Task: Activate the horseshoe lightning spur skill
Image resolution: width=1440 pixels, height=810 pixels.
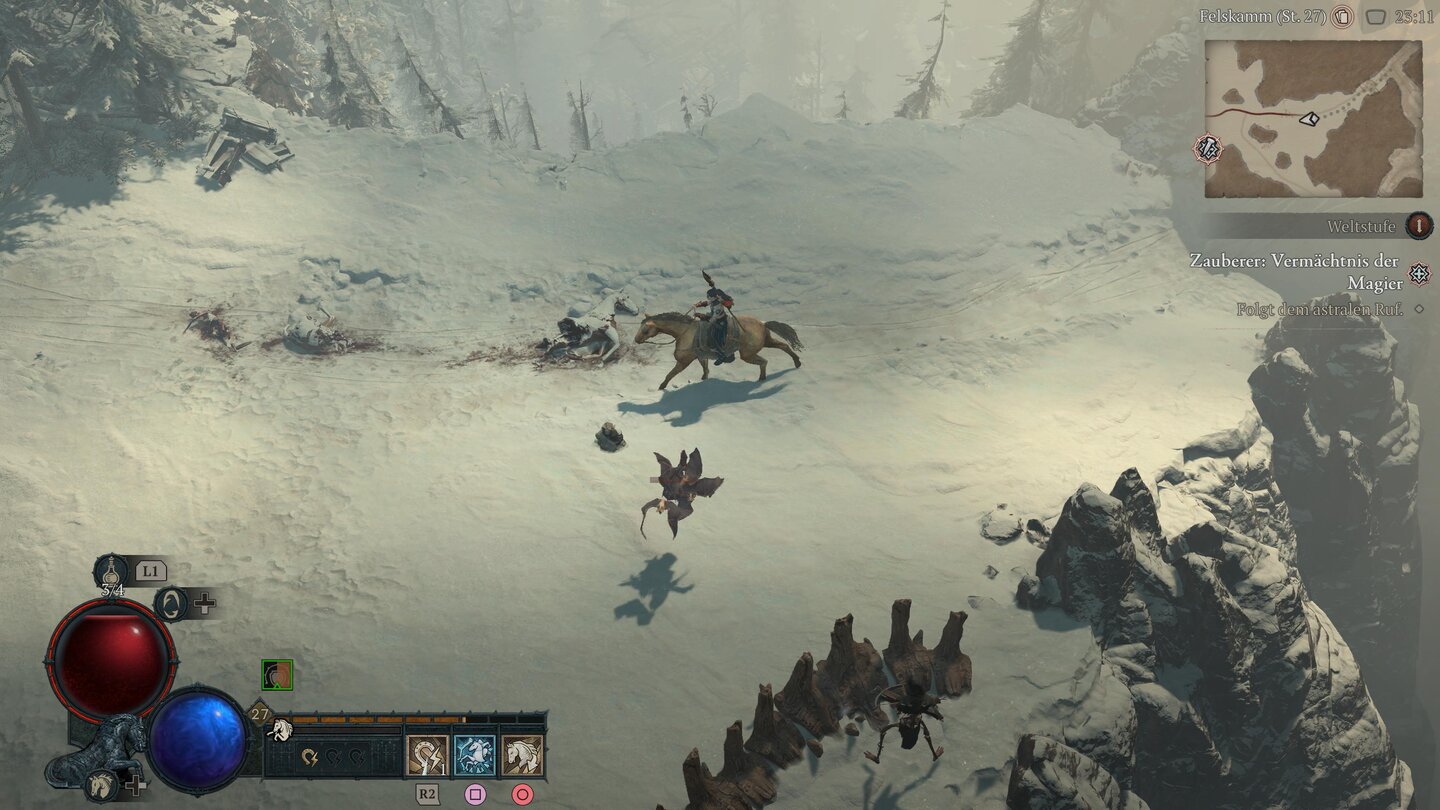Action: [427, 755]
